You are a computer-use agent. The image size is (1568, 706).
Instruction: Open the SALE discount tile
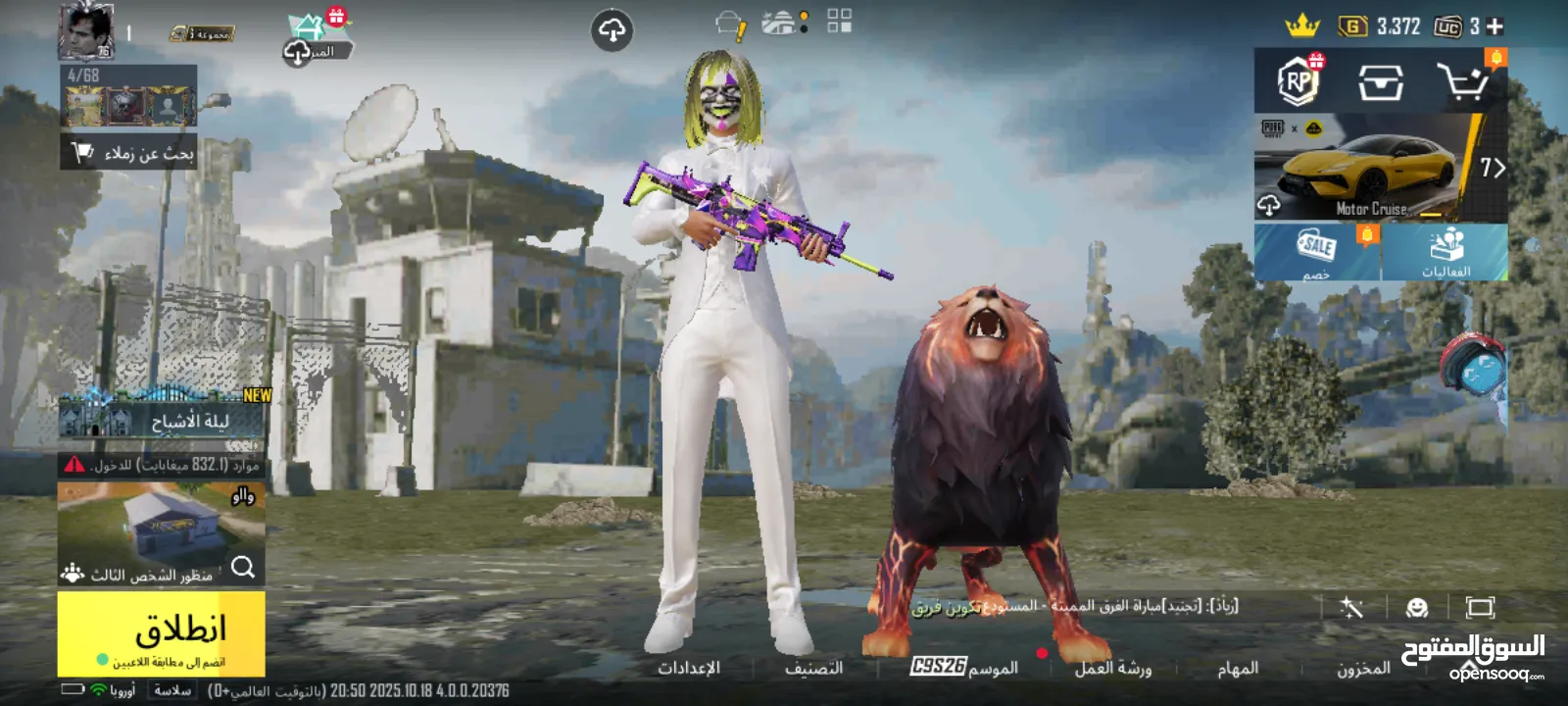click(1317, 252)
